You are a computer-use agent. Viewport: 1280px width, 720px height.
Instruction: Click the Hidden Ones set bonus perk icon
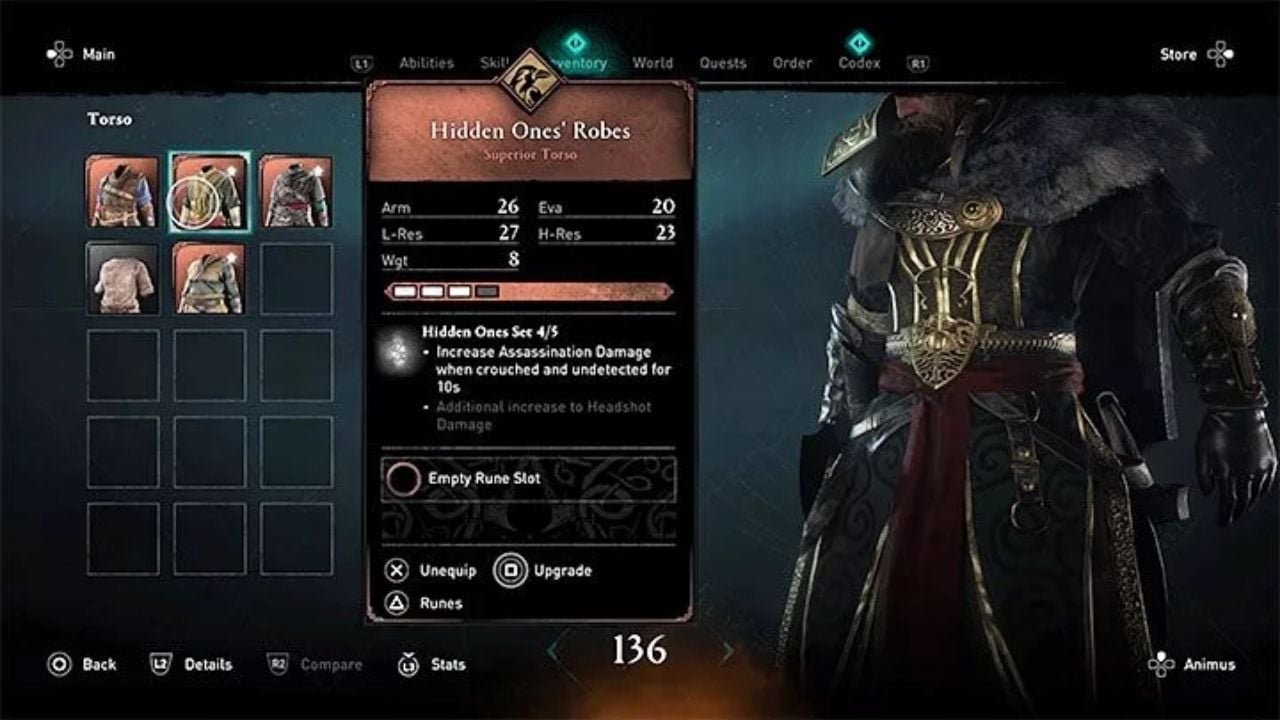click(398, 352)
